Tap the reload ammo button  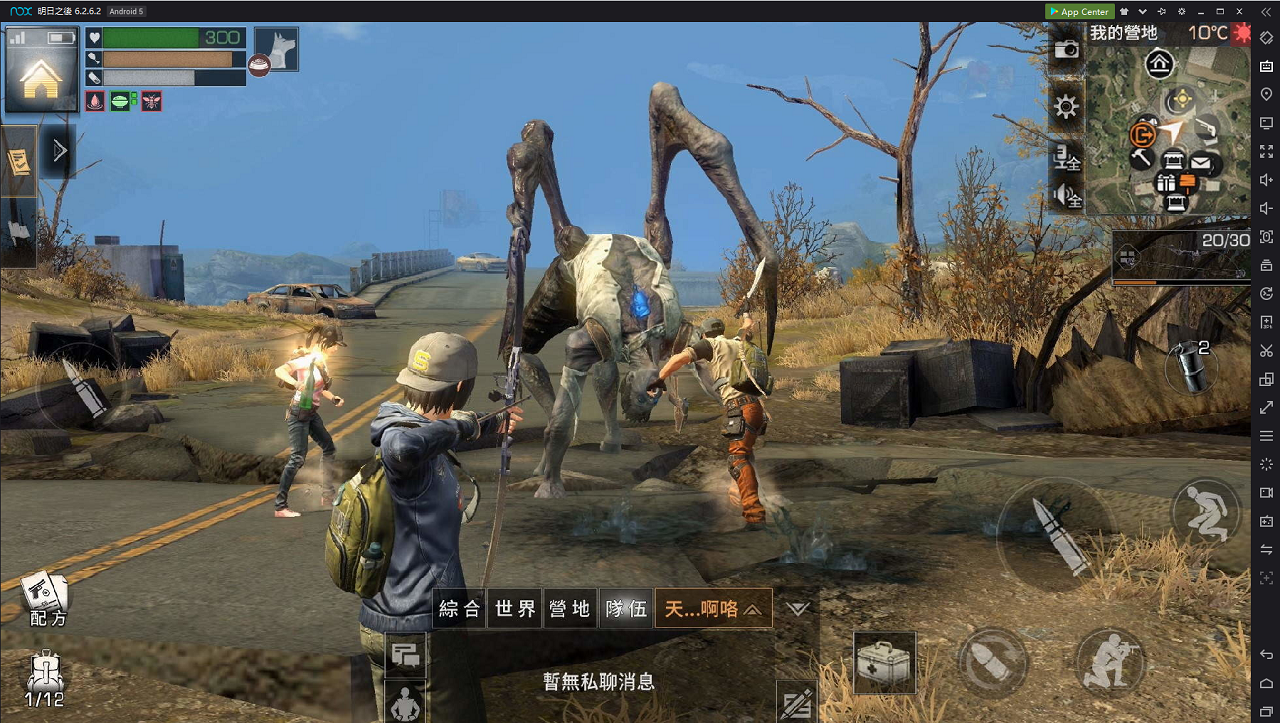tap(992, 662)
